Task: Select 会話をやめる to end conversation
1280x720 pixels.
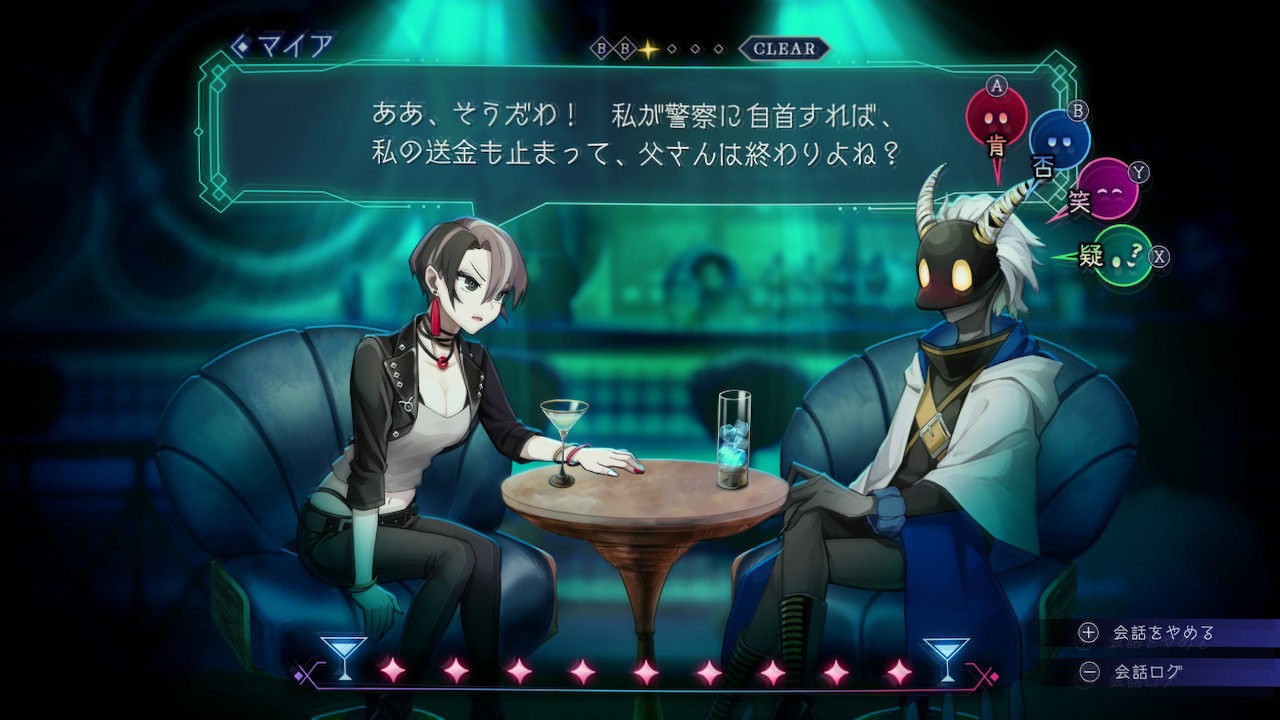Action: click(1162, 633)
